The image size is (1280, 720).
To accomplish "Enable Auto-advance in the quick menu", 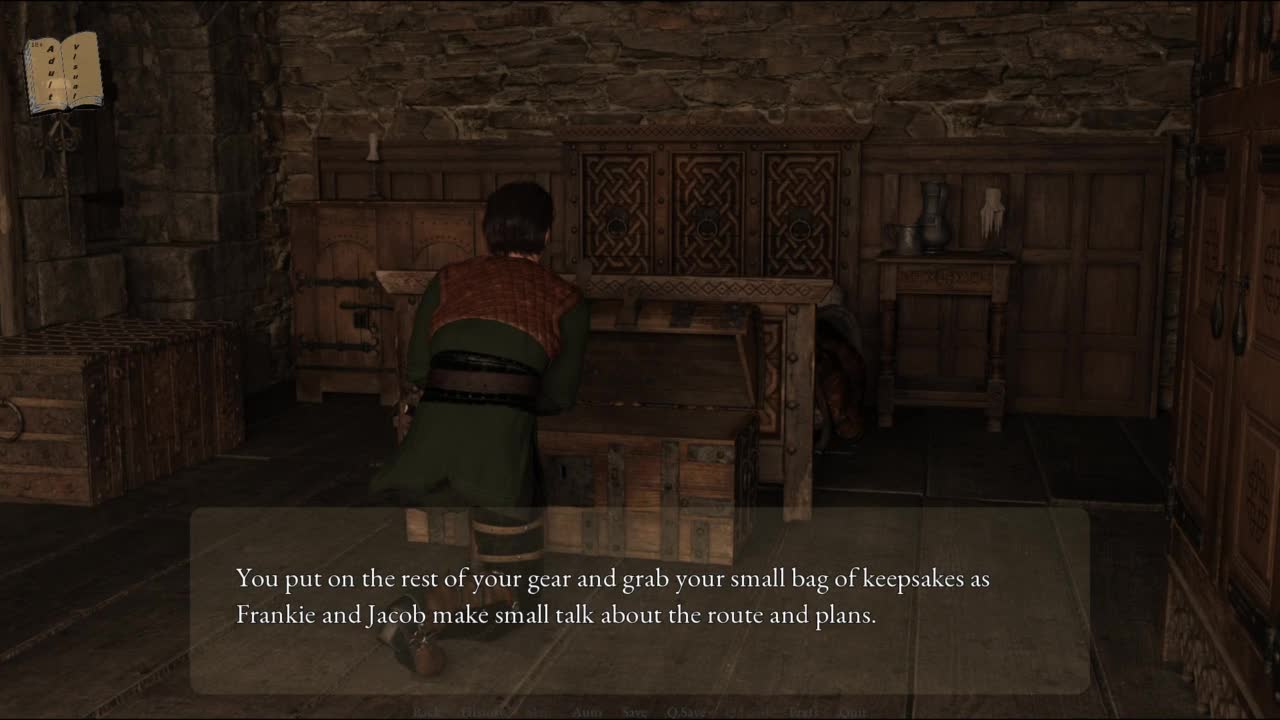I will point(587,712).
